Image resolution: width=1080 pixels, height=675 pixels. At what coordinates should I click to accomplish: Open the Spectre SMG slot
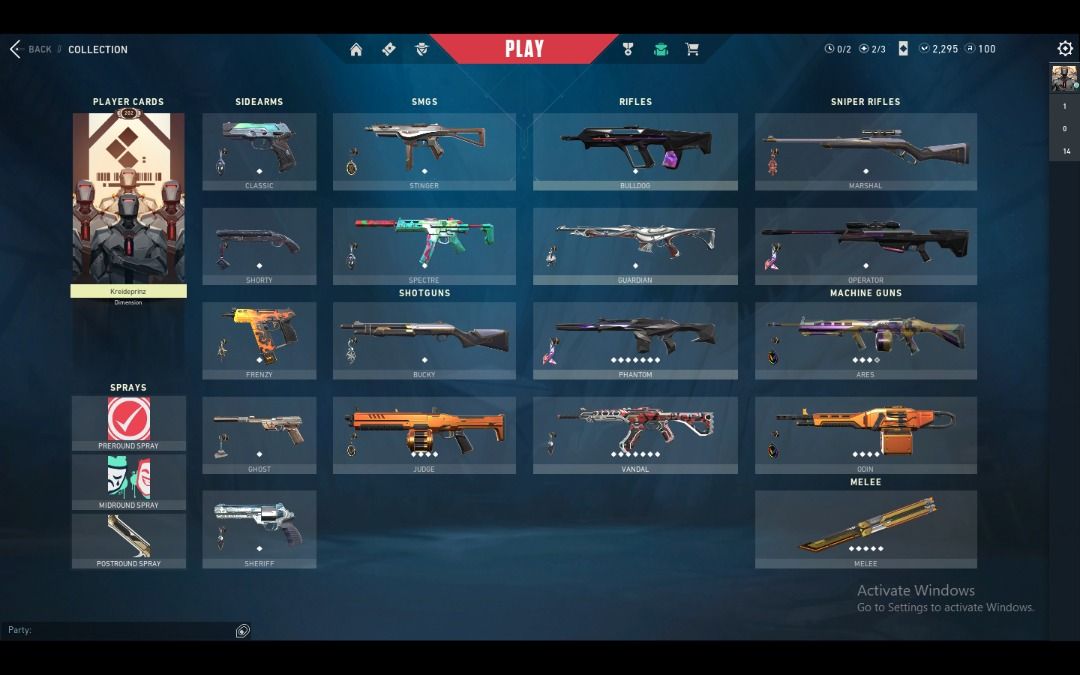424,245
